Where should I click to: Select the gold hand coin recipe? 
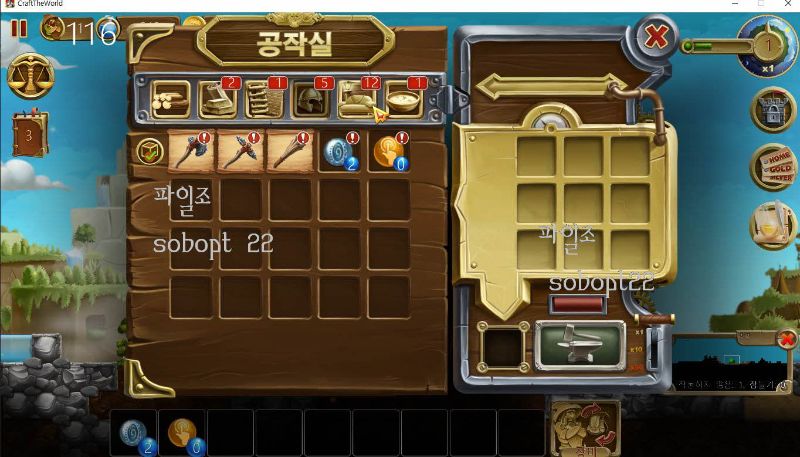pyautogui.click(x=388, y=150)
